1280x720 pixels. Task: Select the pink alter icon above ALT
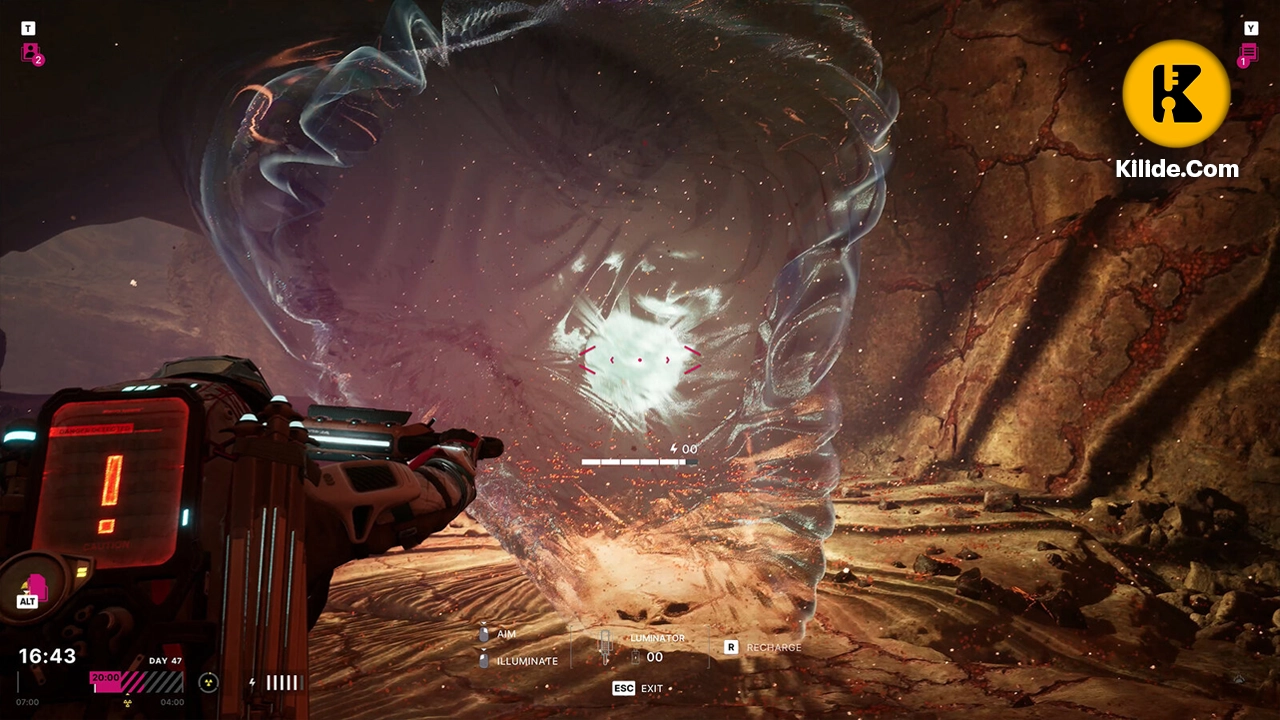[35, 585]
